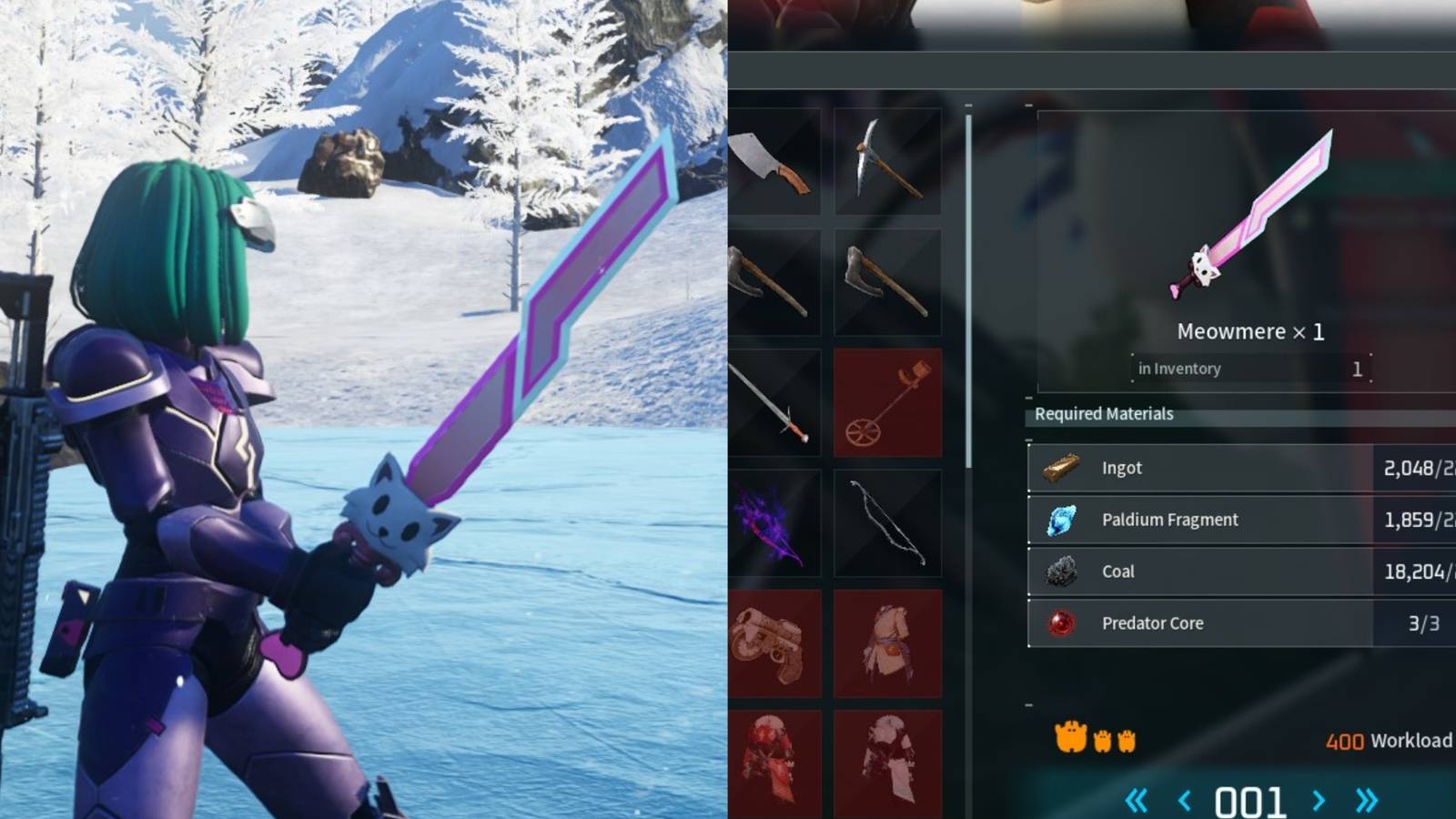Increase craft quantity with the right arrow
1456x819 pixels.
(x=1318, y=798)
